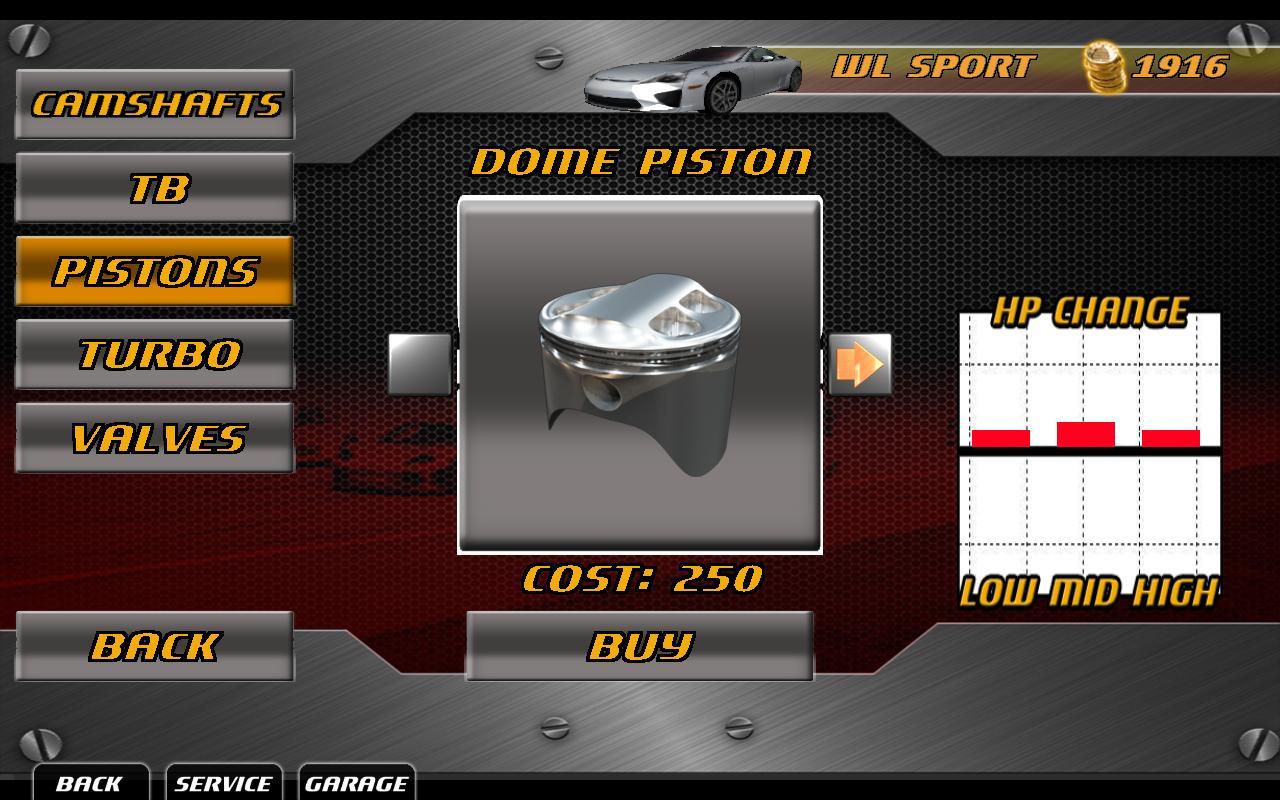Screen dimensions: 1280x800
Task: Switch to the TURBO category
Action: click(x=154, y=353)
